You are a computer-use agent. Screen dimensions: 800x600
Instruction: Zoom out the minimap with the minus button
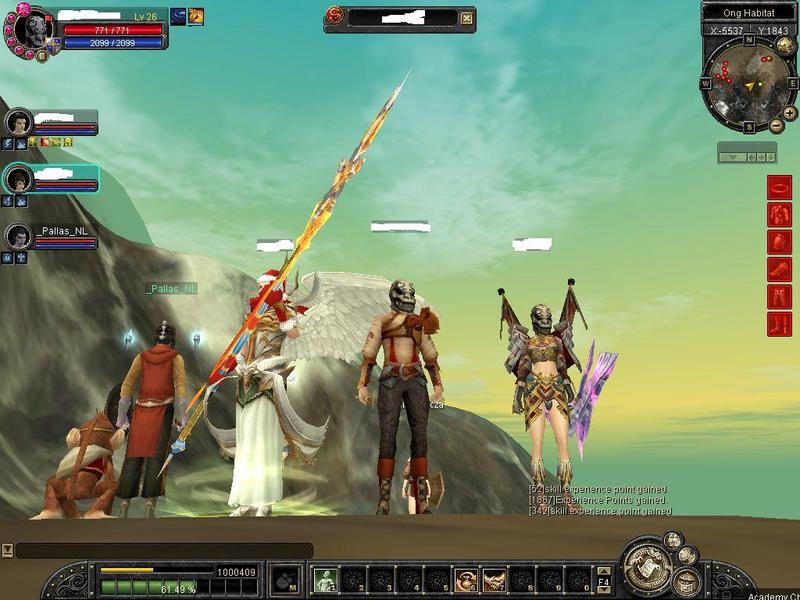coord(776,126)
